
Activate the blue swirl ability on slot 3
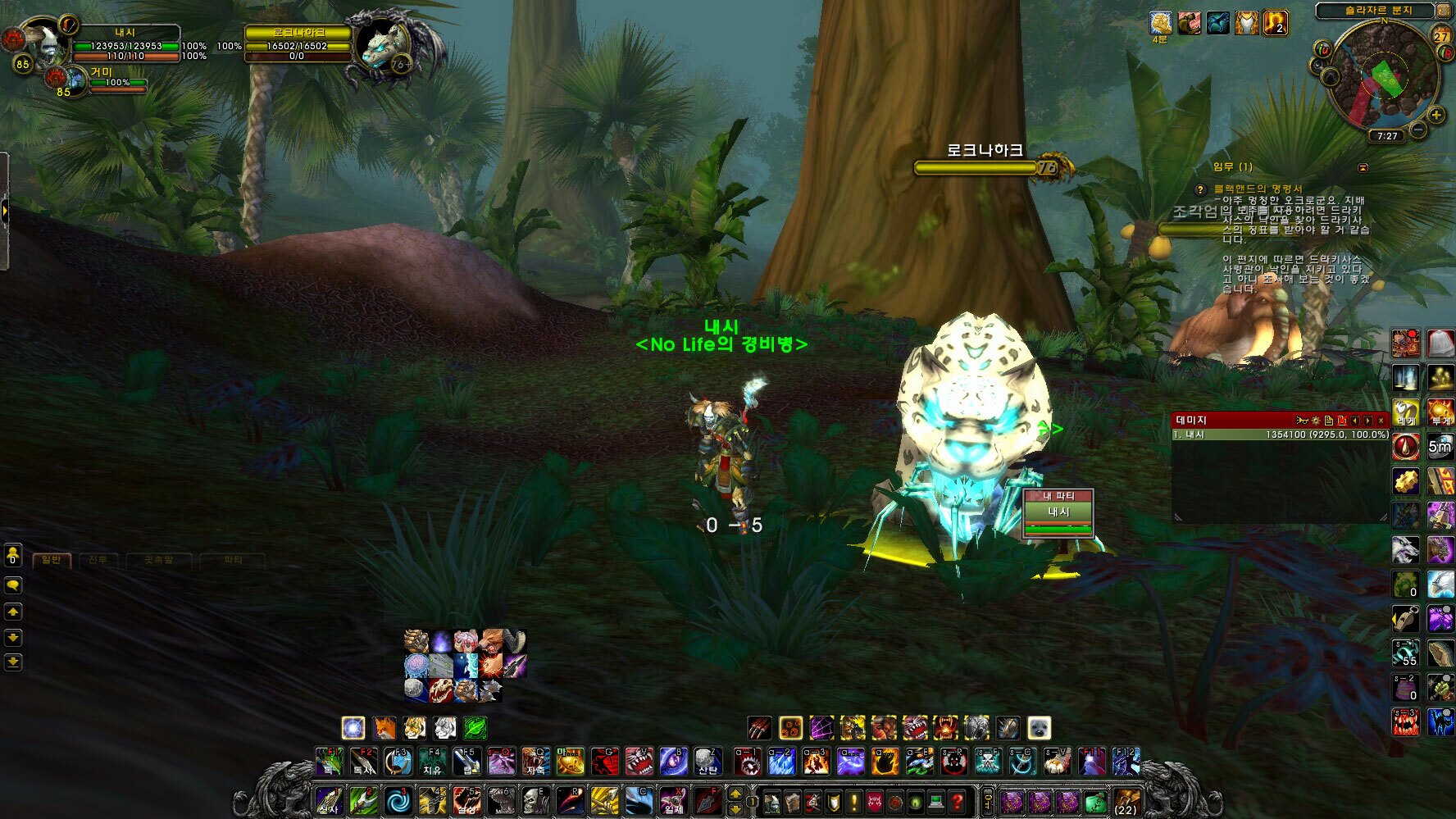tap(398, 801)
